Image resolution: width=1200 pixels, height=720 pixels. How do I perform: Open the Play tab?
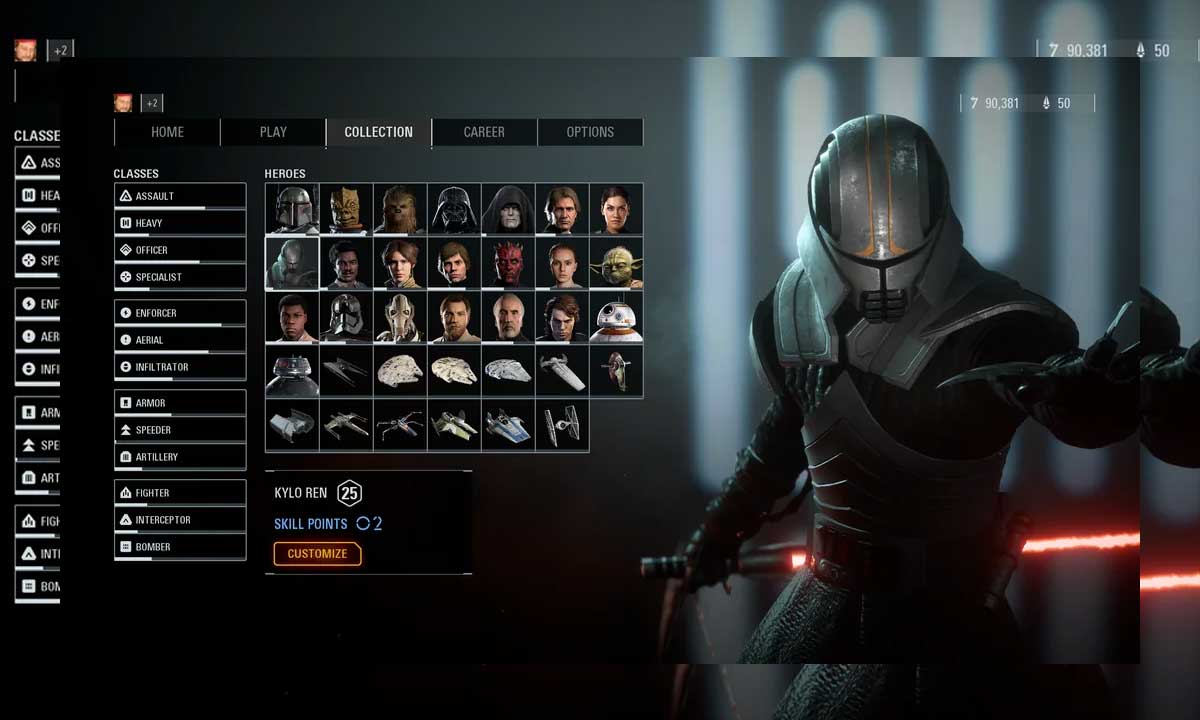[x=273, y=132]
